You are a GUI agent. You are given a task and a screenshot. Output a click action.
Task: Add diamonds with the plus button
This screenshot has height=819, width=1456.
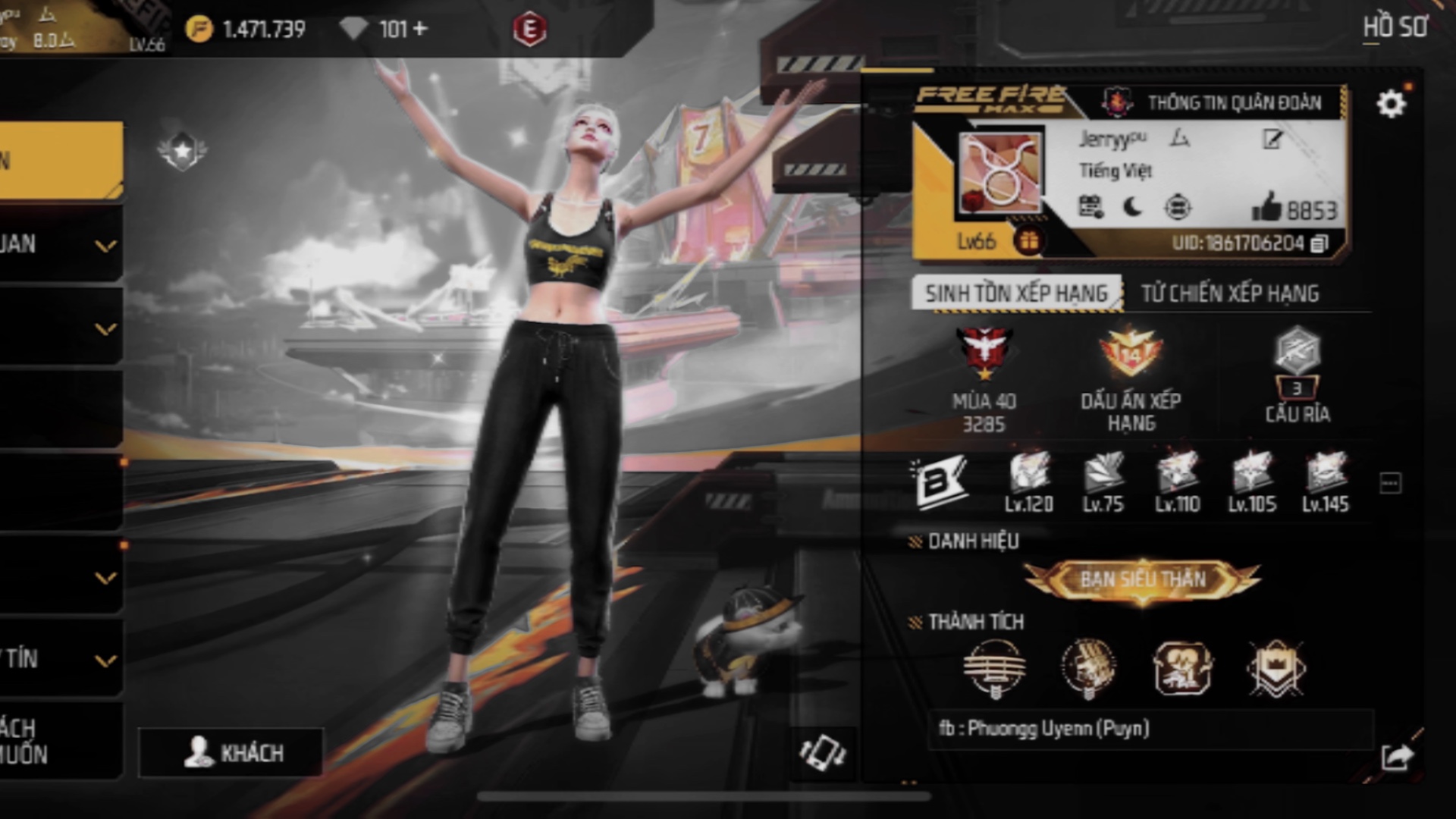[x=420, y=29]
